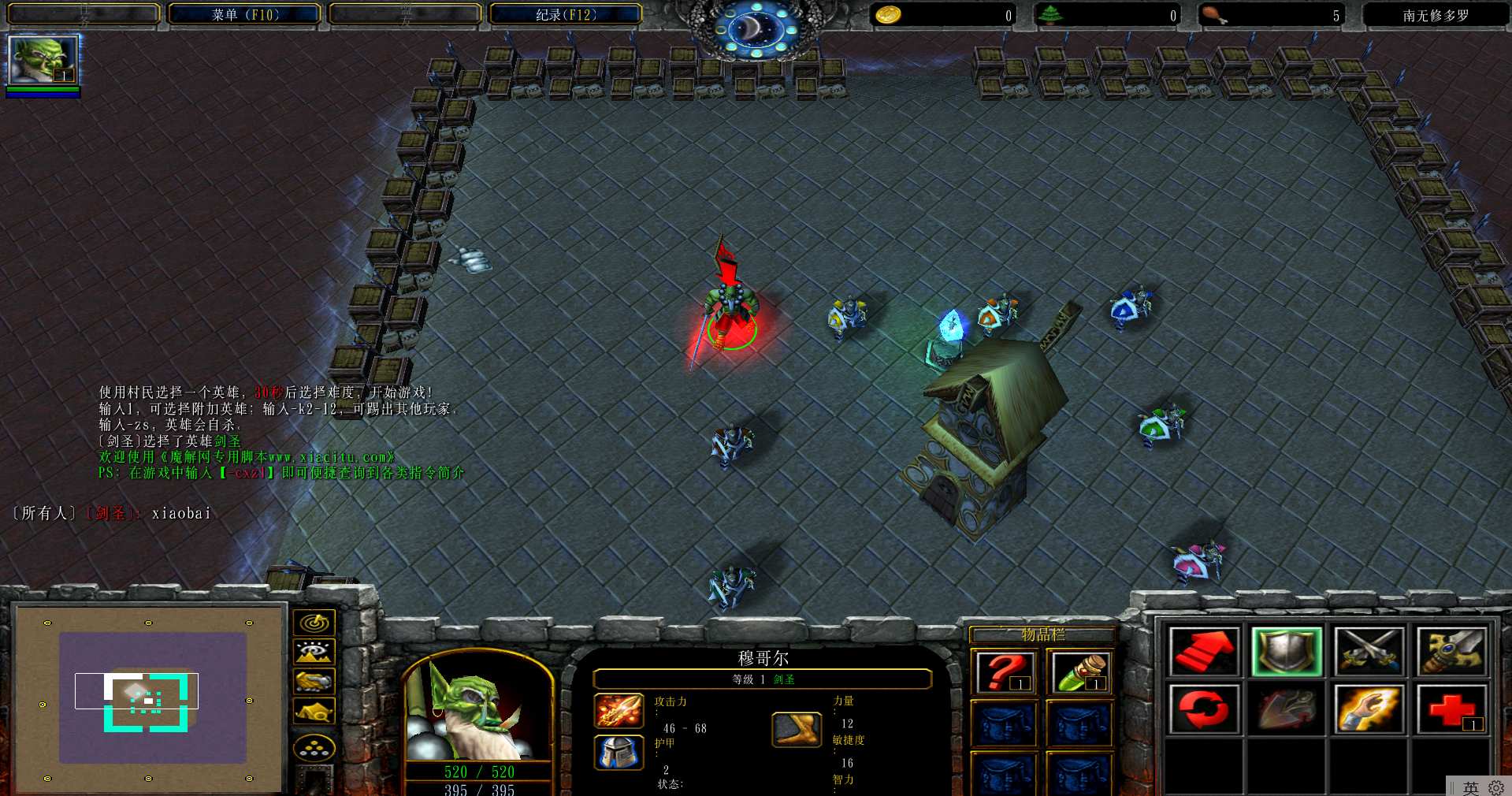Toggle the ally color mode button
The image size is (1512, 796).
(314, 681)
